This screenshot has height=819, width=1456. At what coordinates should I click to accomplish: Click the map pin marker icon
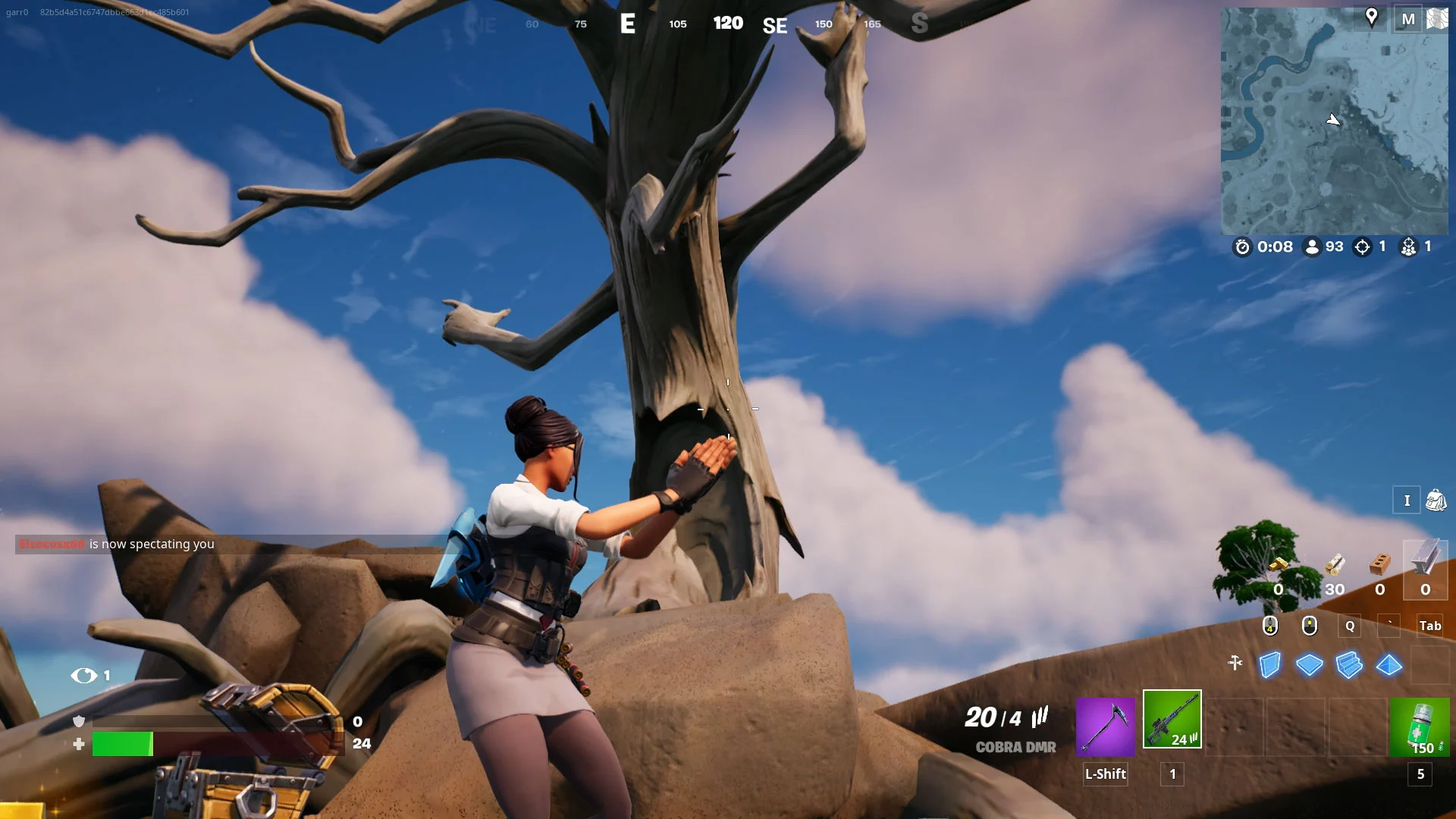[x=1371, y=17]
